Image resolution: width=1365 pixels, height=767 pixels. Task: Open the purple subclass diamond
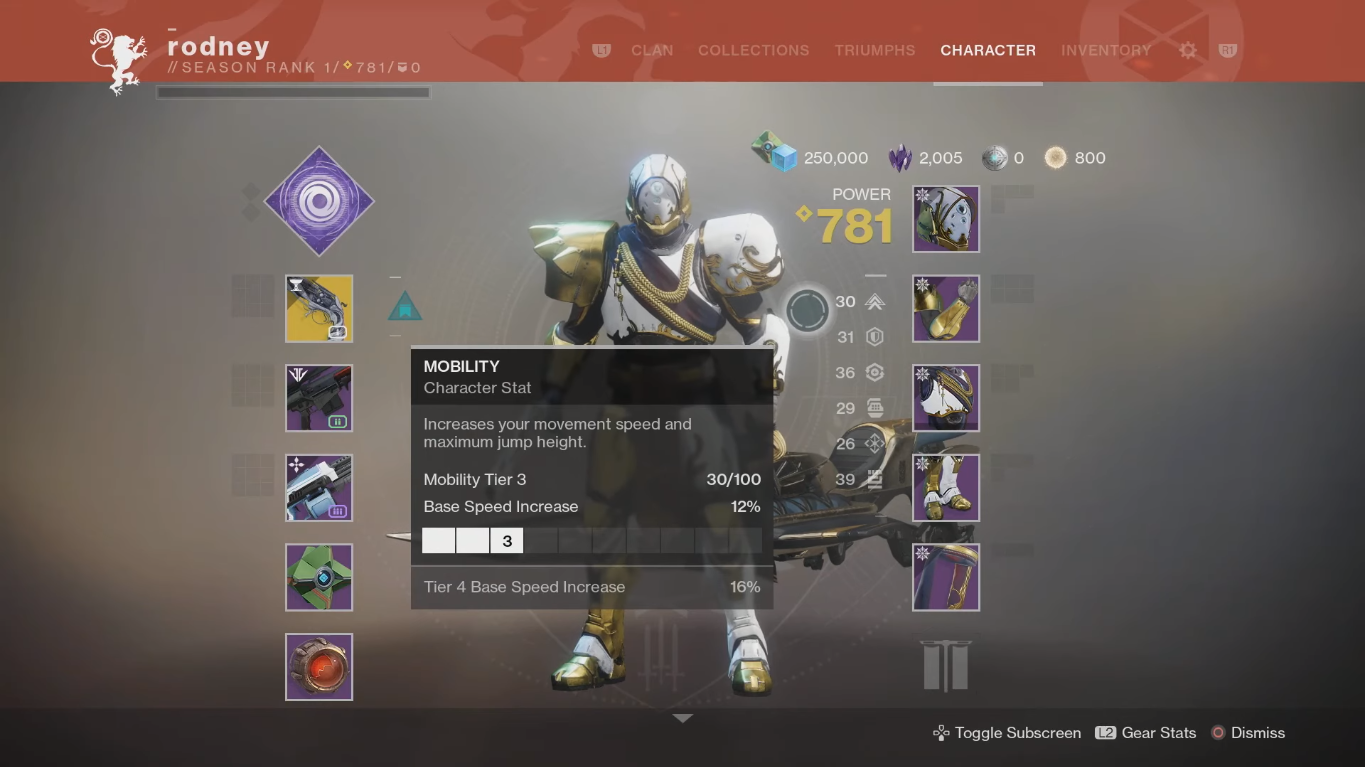coord(319,202)
